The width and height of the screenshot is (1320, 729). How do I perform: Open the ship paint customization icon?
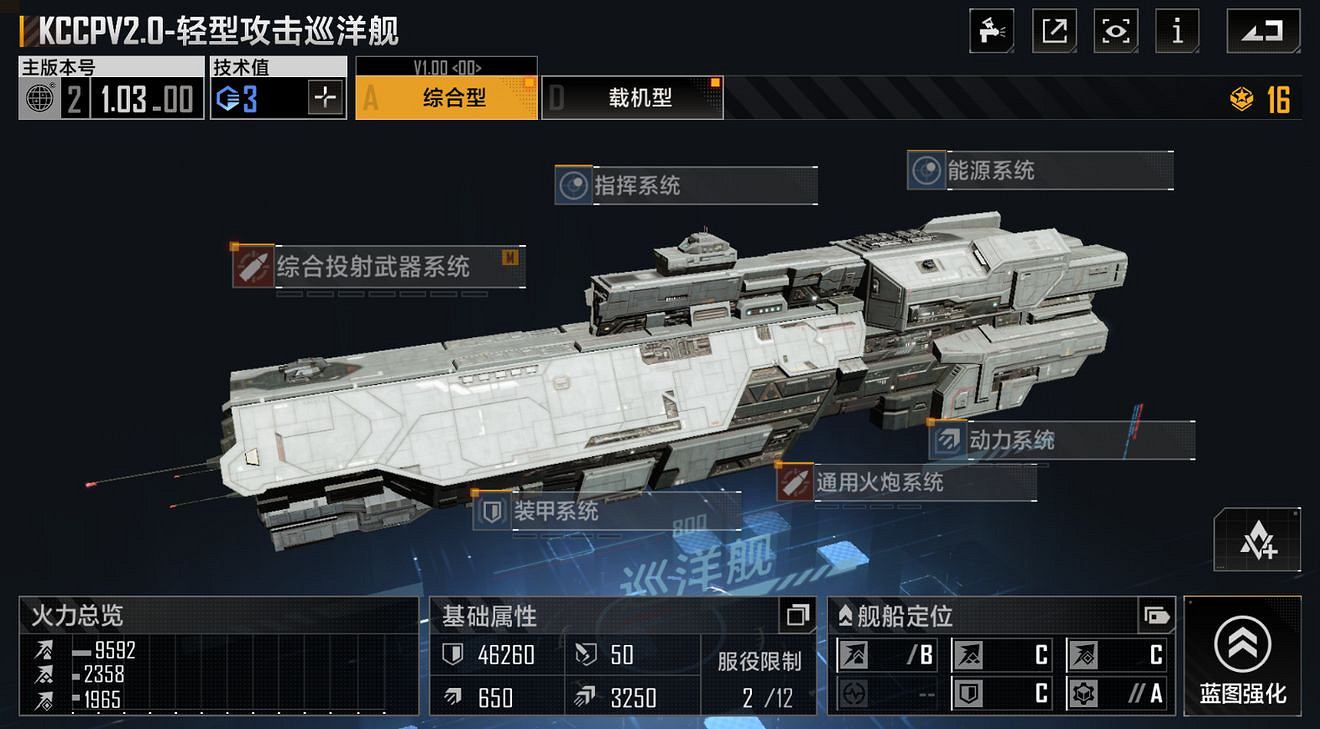coord(992,30)
